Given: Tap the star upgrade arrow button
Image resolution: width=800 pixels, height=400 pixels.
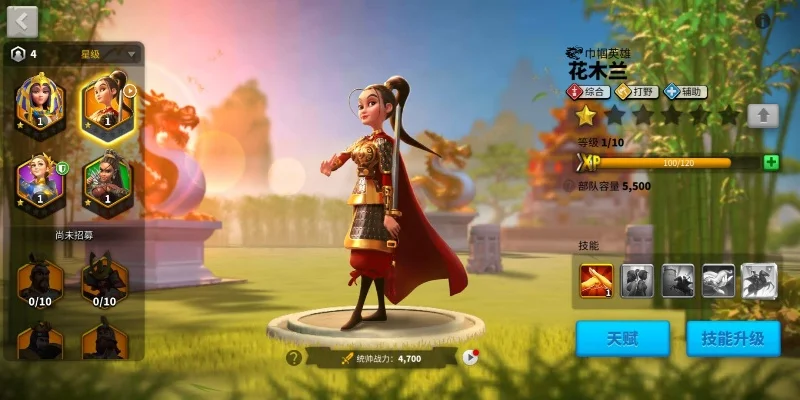Looking at the screenshot, I should (x=763, y=115).
